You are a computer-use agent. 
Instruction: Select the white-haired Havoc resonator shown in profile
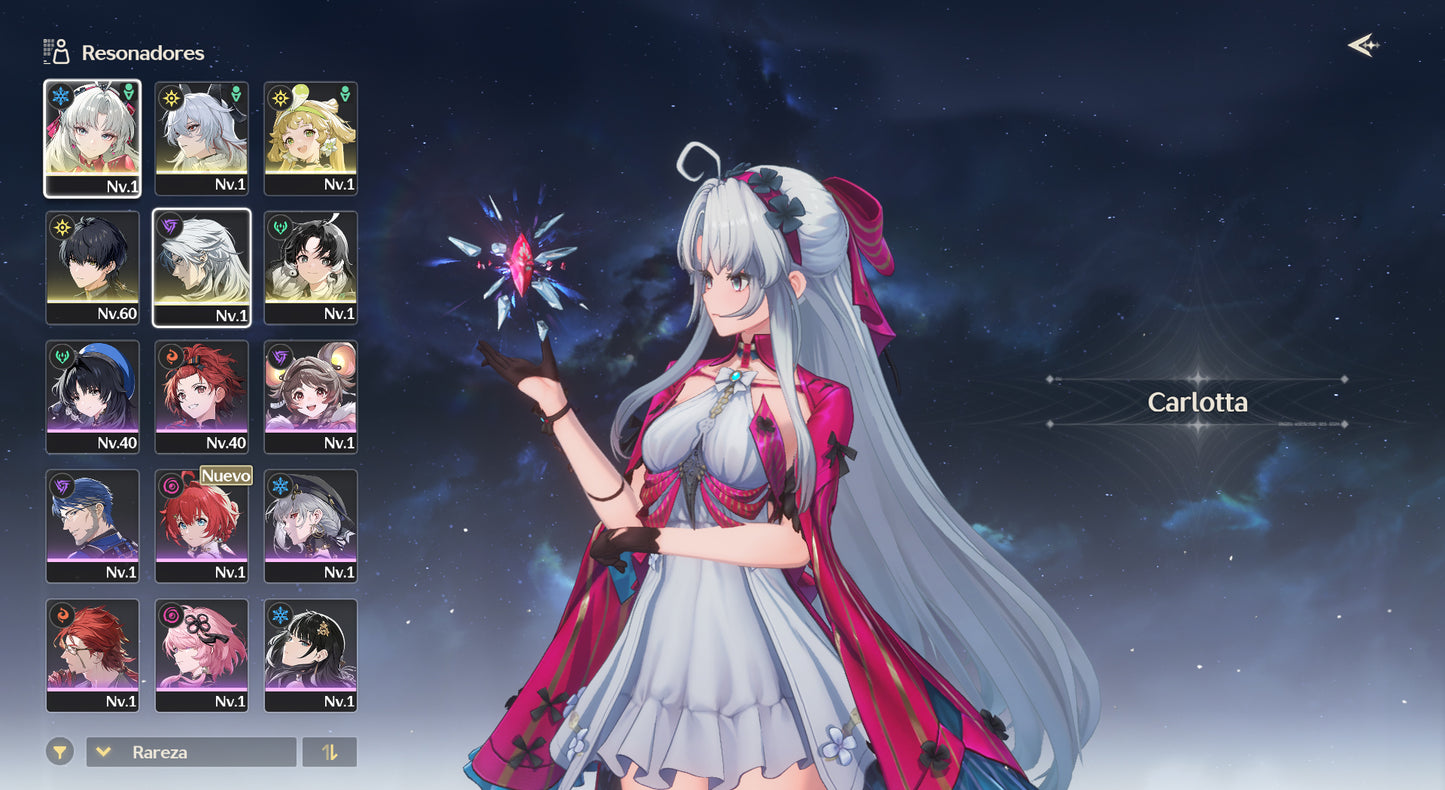click(x=202, y=267)
